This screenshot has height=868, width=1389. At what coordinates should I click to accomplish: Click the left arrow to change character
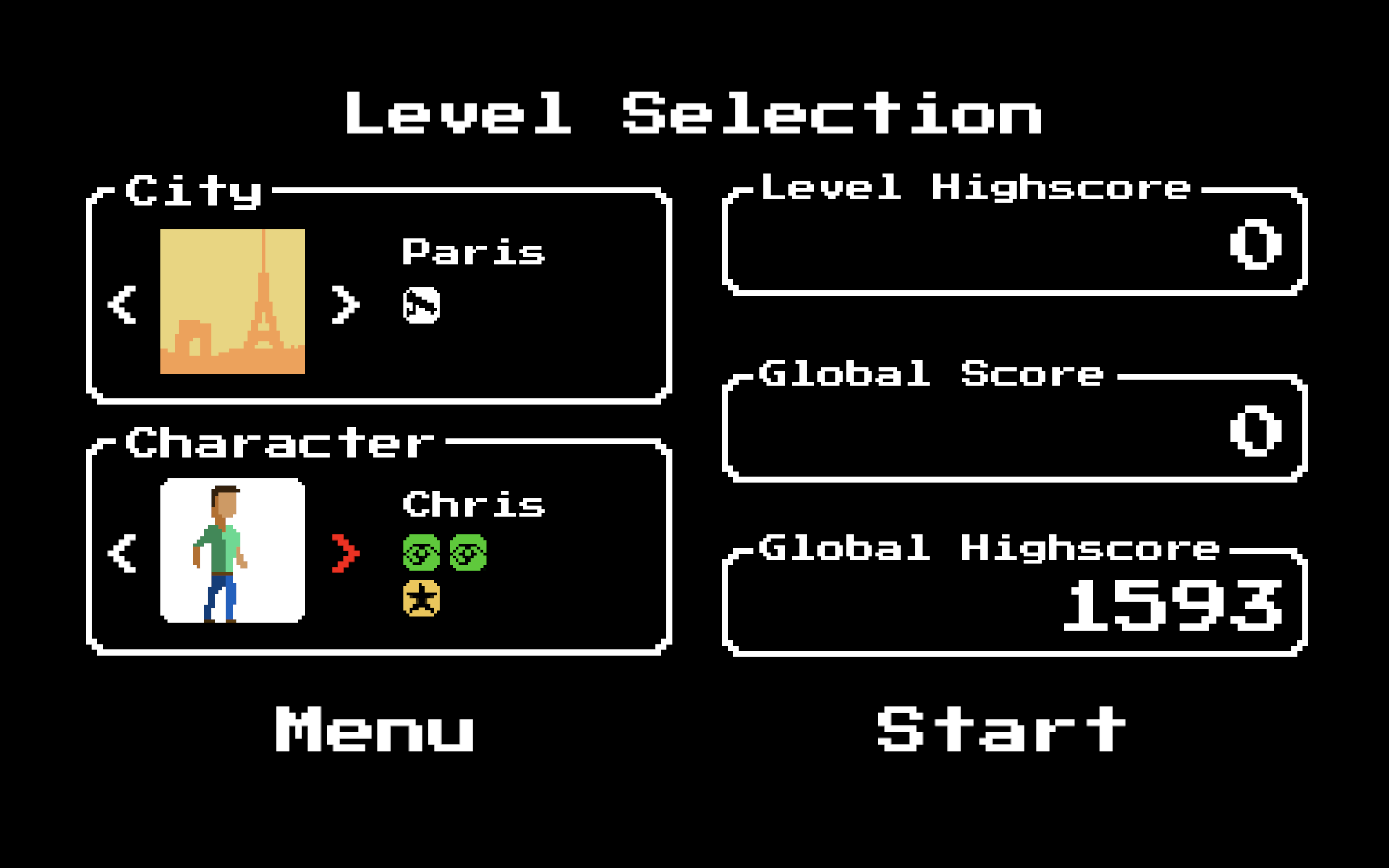[x=121, y=553]
